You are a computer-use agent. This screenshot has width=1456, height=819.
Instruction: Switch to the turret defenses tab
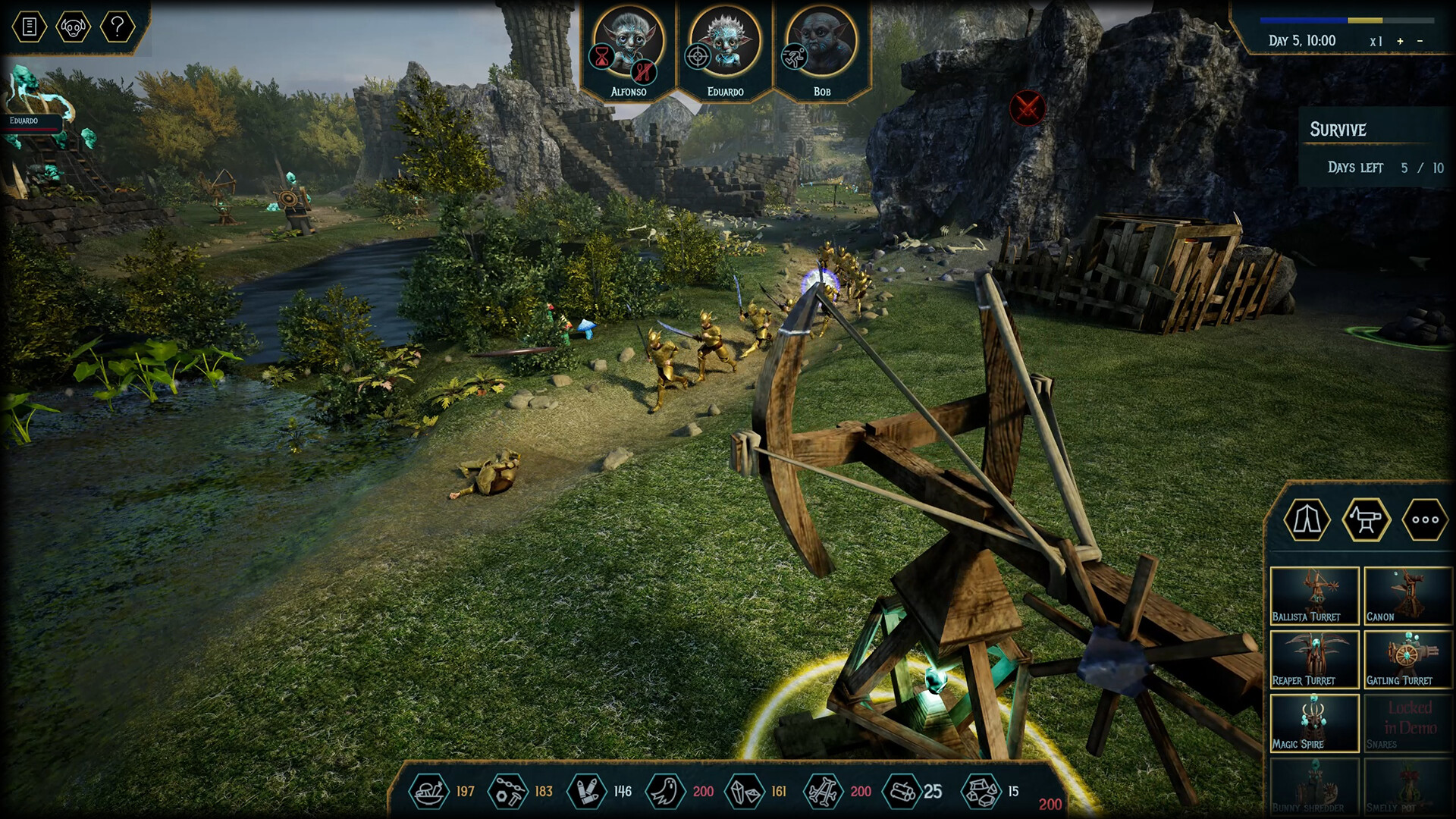[1366, 520]
